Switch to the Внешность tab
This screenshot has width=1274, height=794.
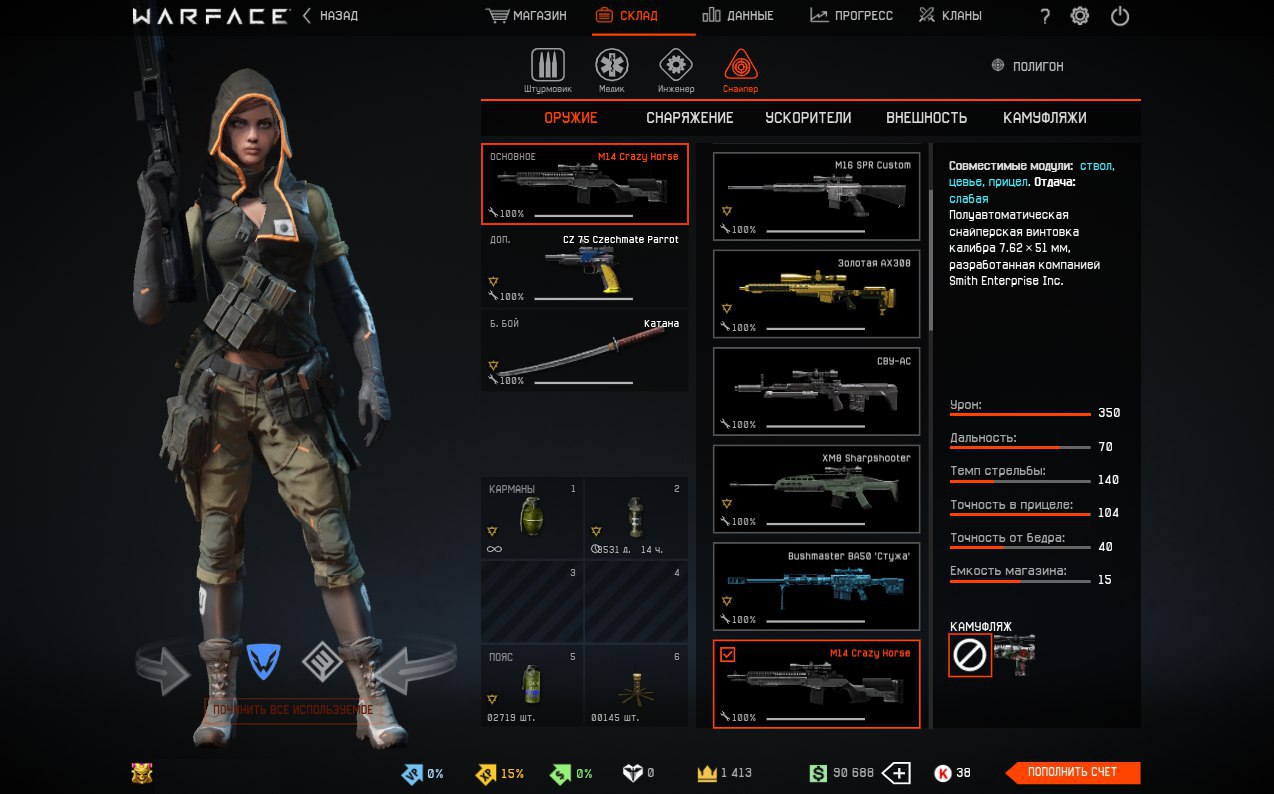click(x=926, y=118)
